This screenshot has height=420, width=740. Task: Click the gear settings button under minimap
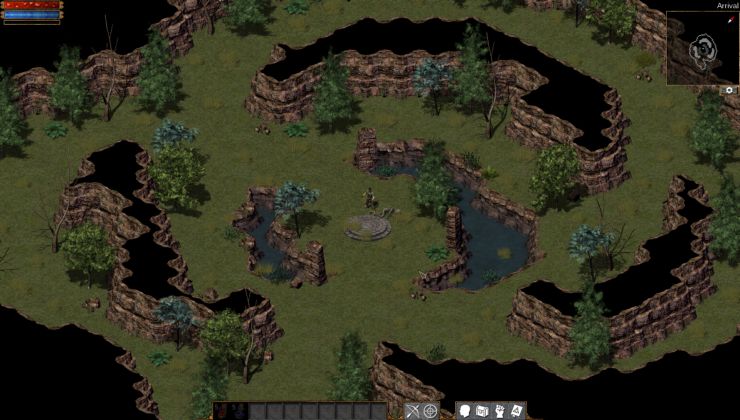click(x=729, y=90)
